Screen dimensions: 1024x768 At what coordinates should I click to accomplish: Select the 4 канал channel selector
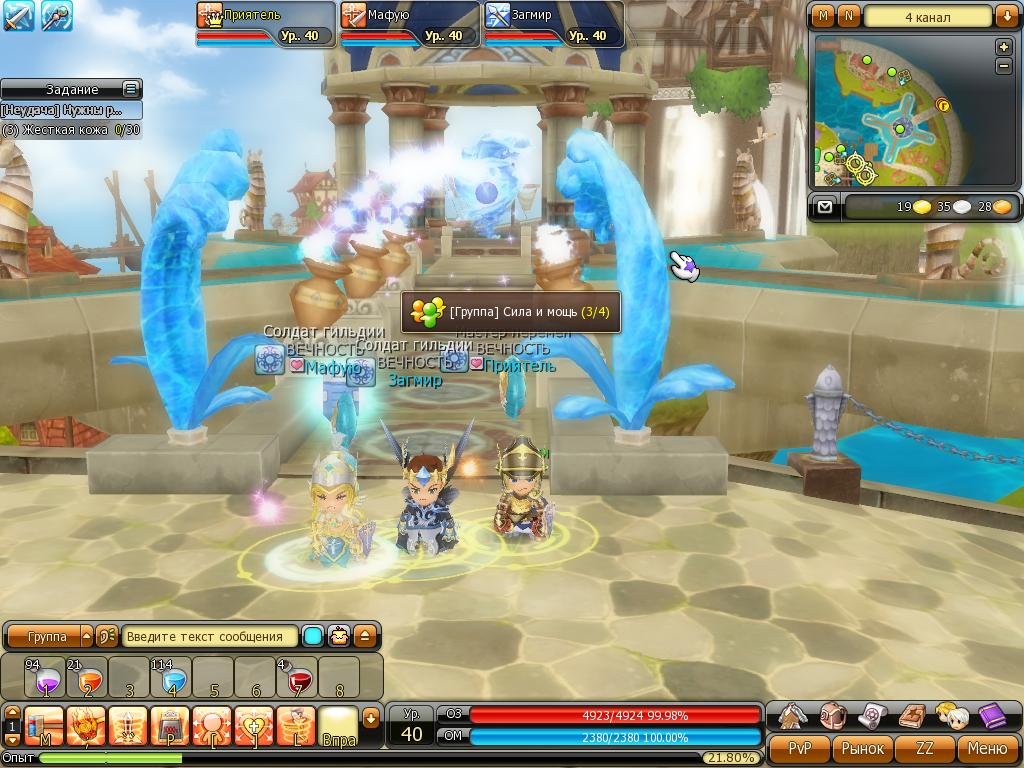click(x=927, y=17)
